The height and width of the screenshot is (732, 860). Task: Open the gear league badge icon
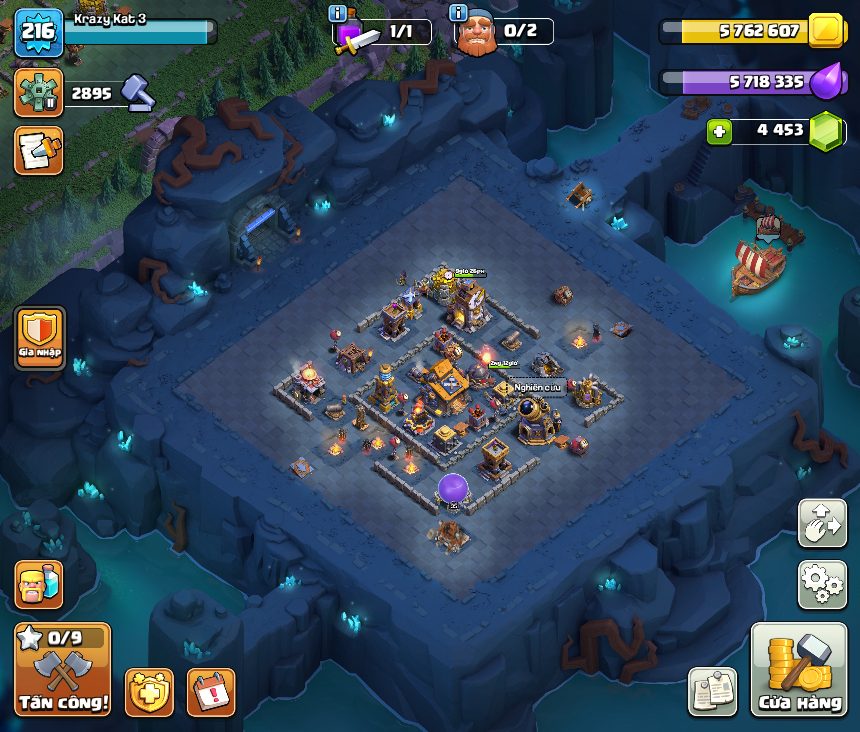[38, 93]
